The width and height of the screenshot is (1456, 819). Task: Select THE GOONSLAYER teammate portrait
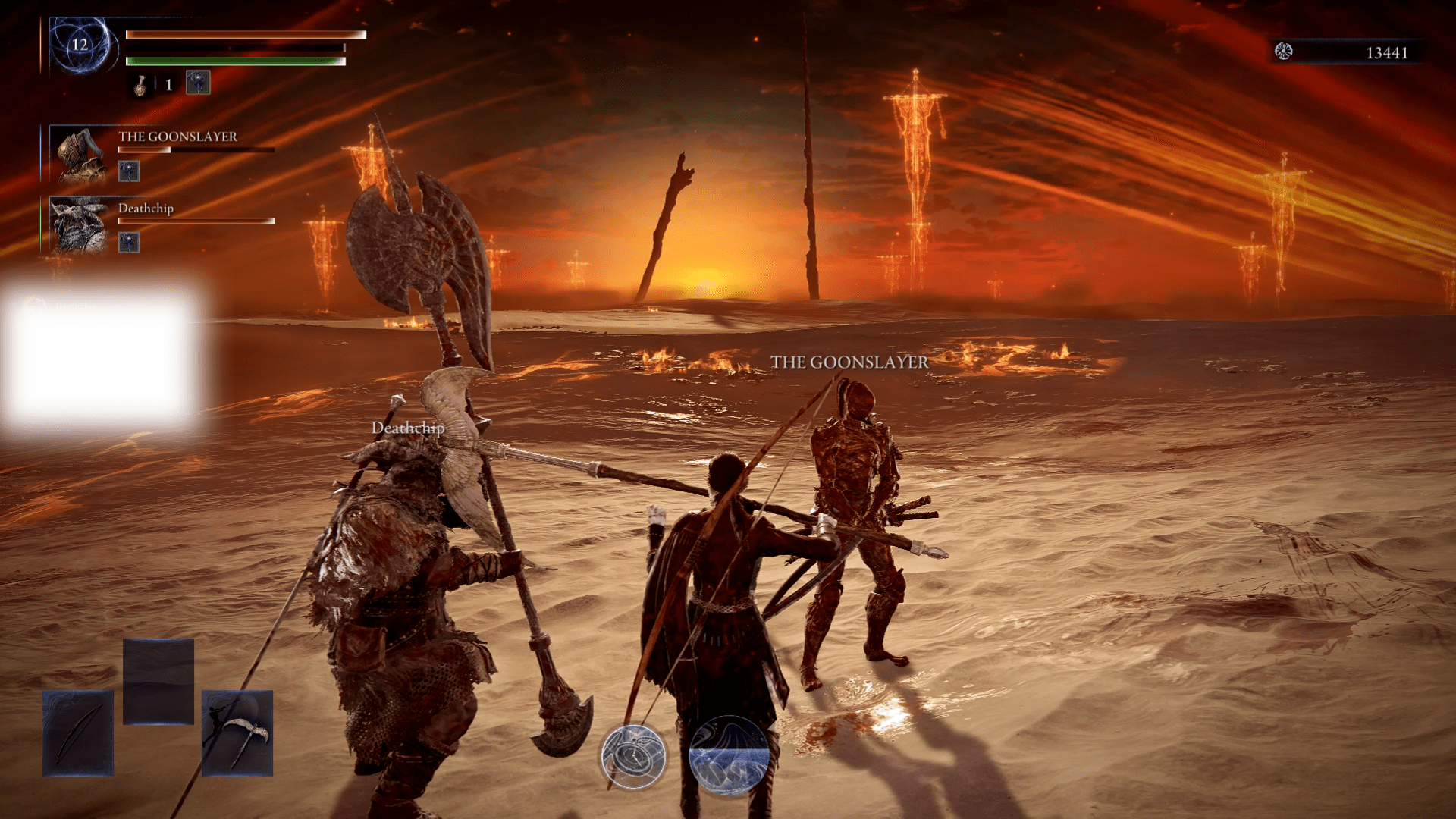click(80, 155)
